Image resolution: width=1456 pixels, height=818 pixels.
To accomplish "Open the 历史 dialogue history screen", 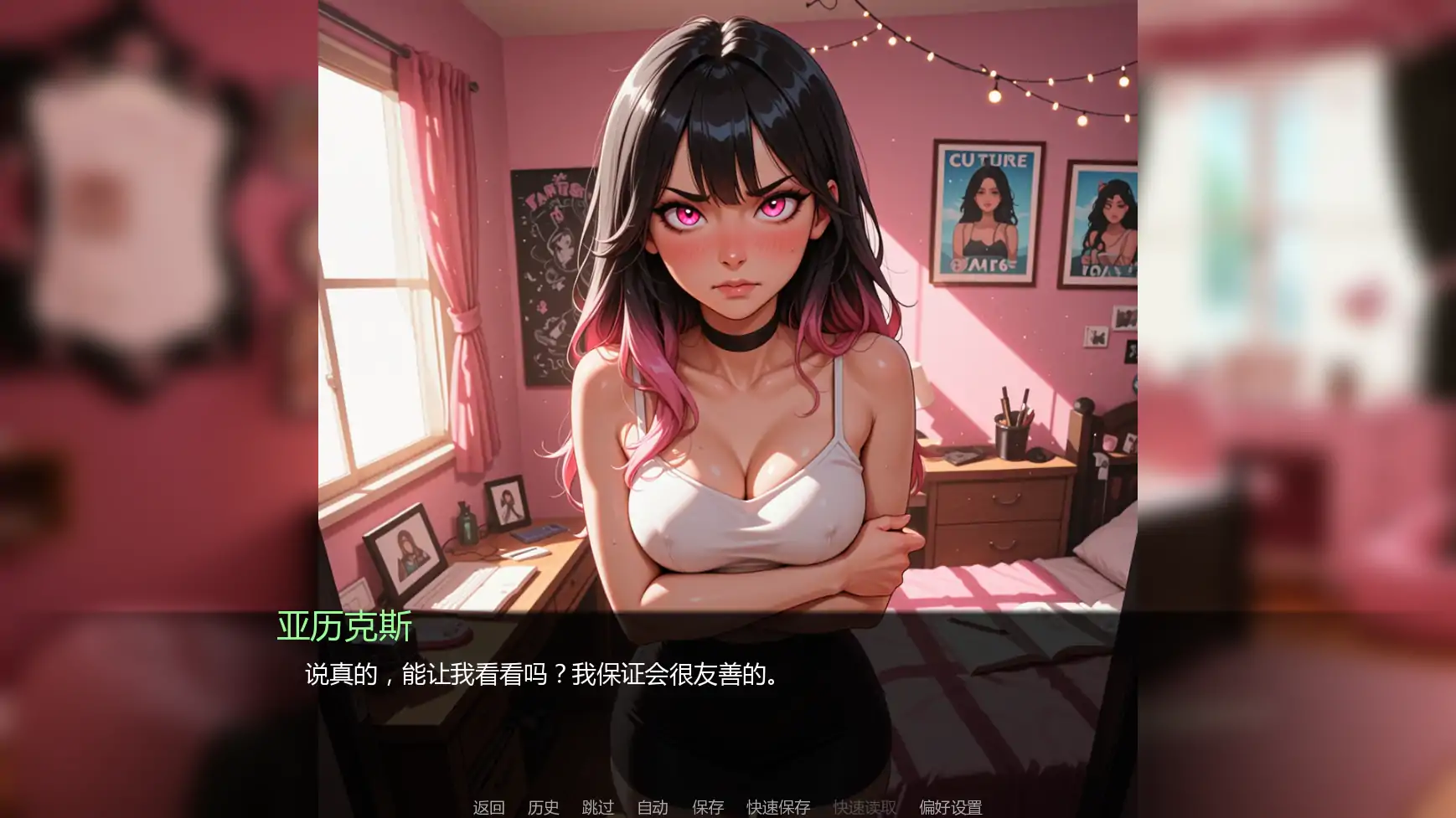I will [545, 809].
